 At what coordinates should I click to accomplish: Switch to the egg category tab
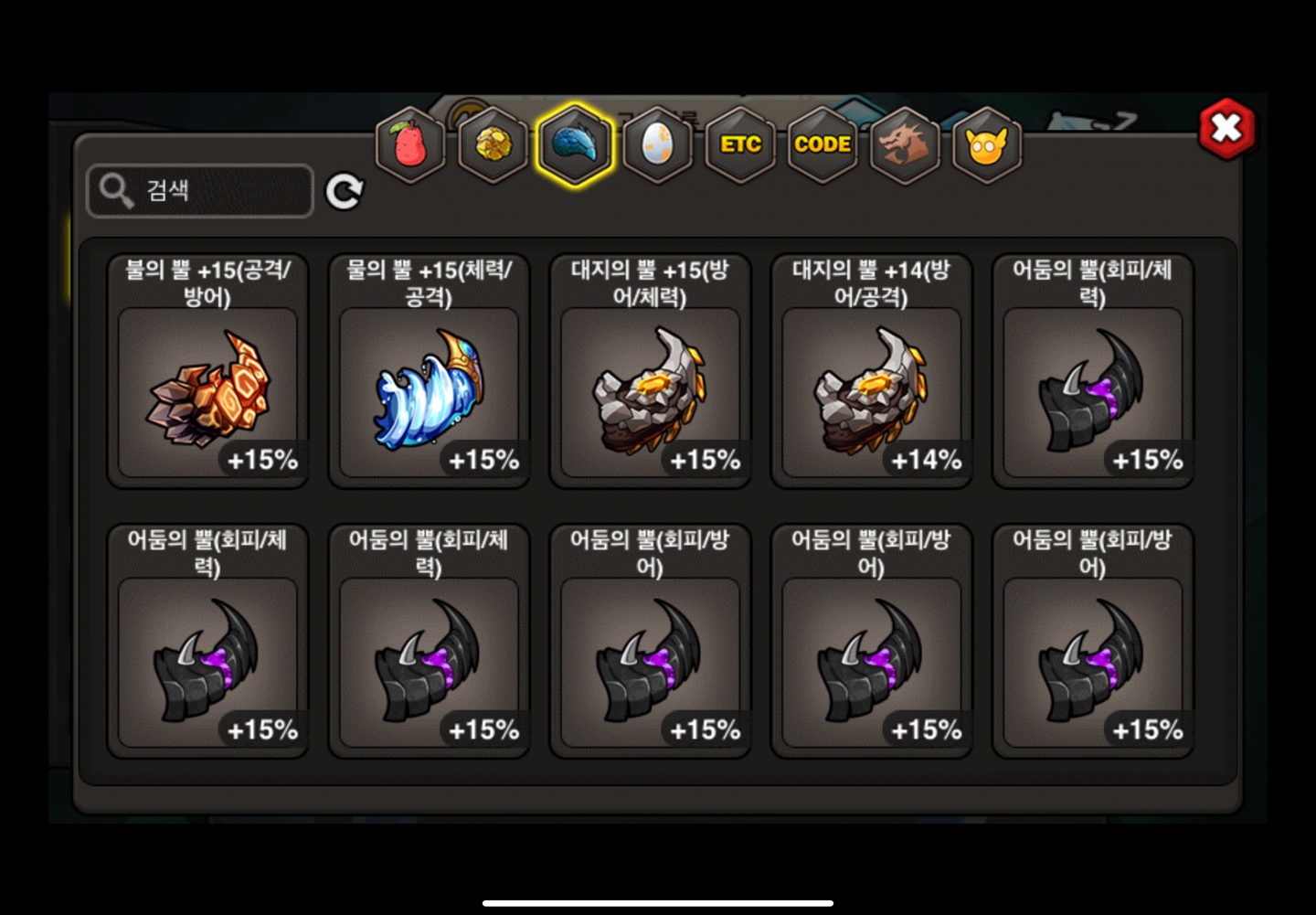(657, 144)
